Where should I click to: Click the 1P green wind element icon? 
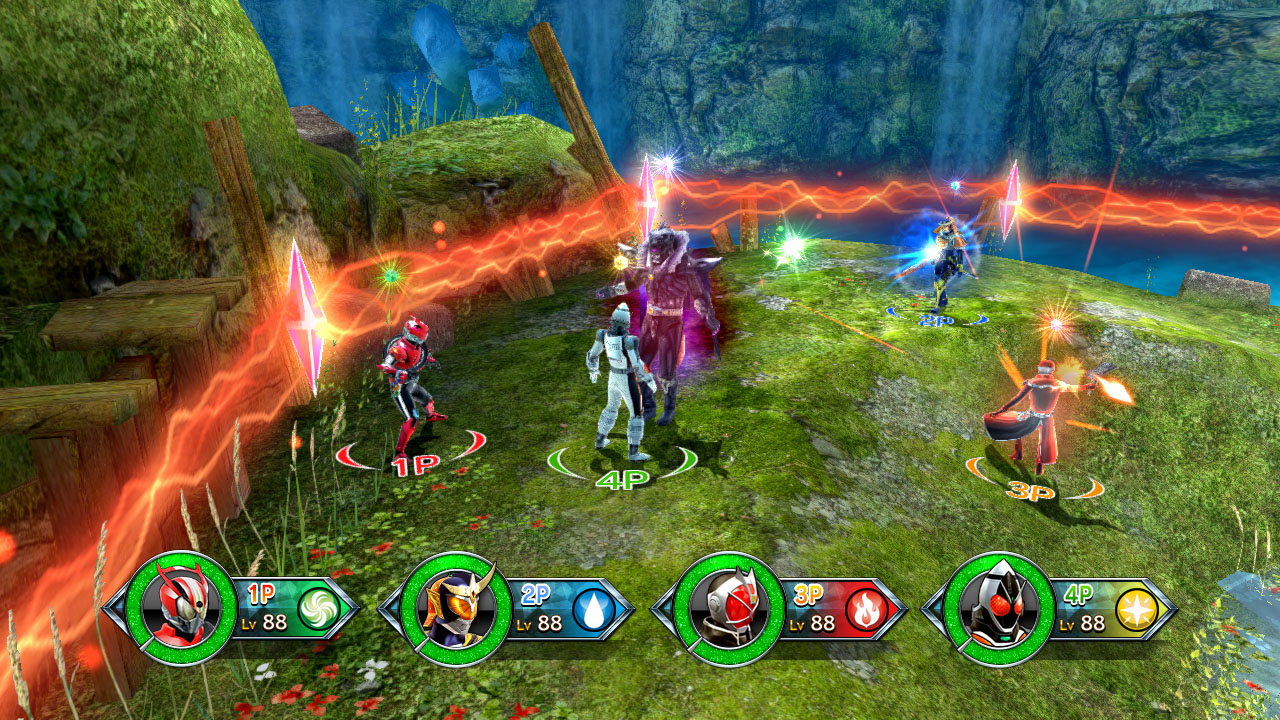[x=319, y=609]
